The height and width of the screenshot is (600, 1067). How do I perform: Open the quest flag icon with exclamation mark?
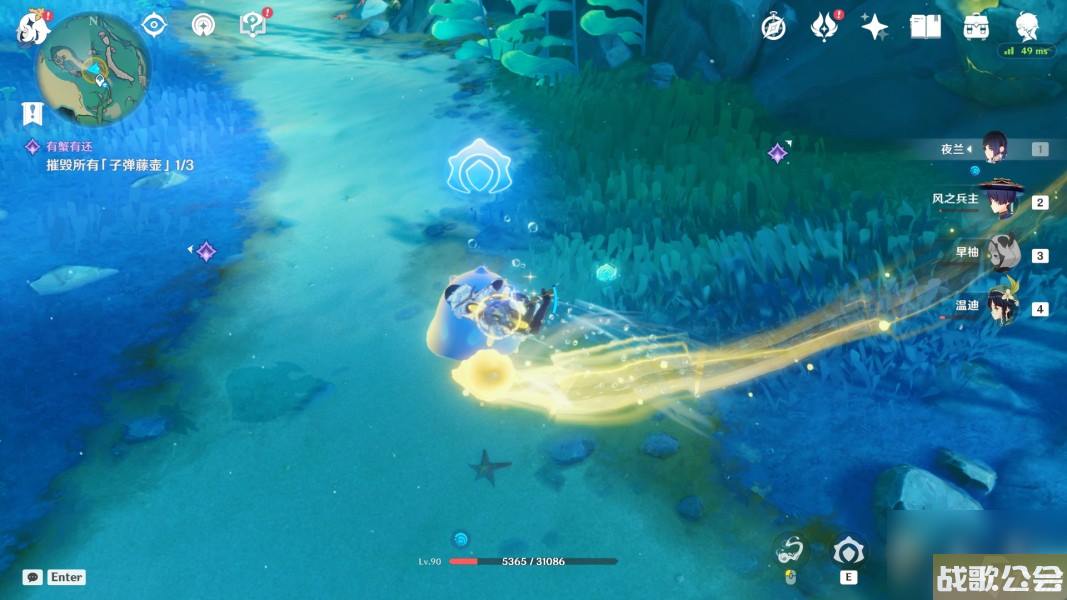click(33, 114)
